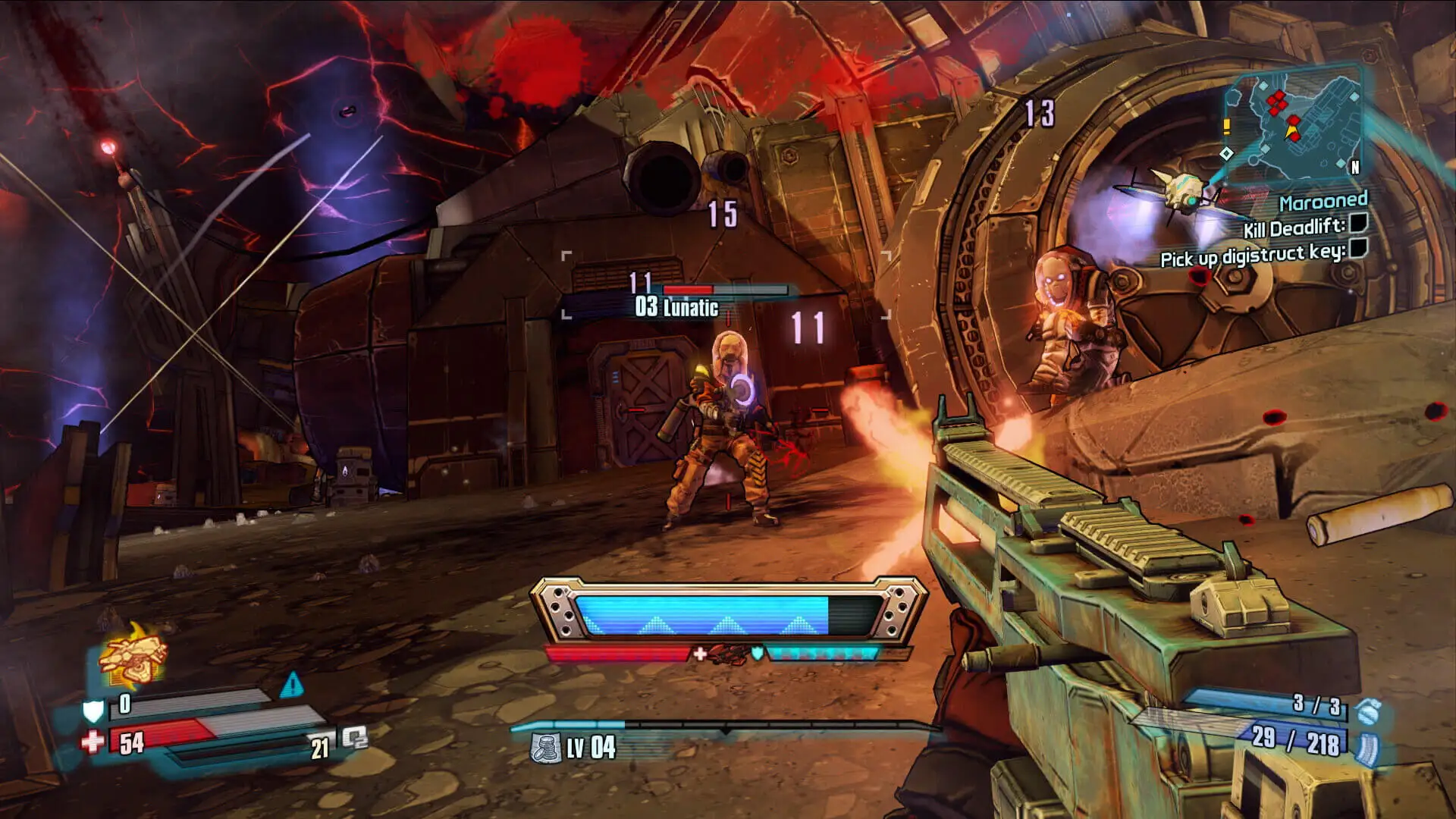The height and width of the screenshot is (819, 1456).
Task: Click the white diamond waypoint on minimap
Action: click(1226, 152)
